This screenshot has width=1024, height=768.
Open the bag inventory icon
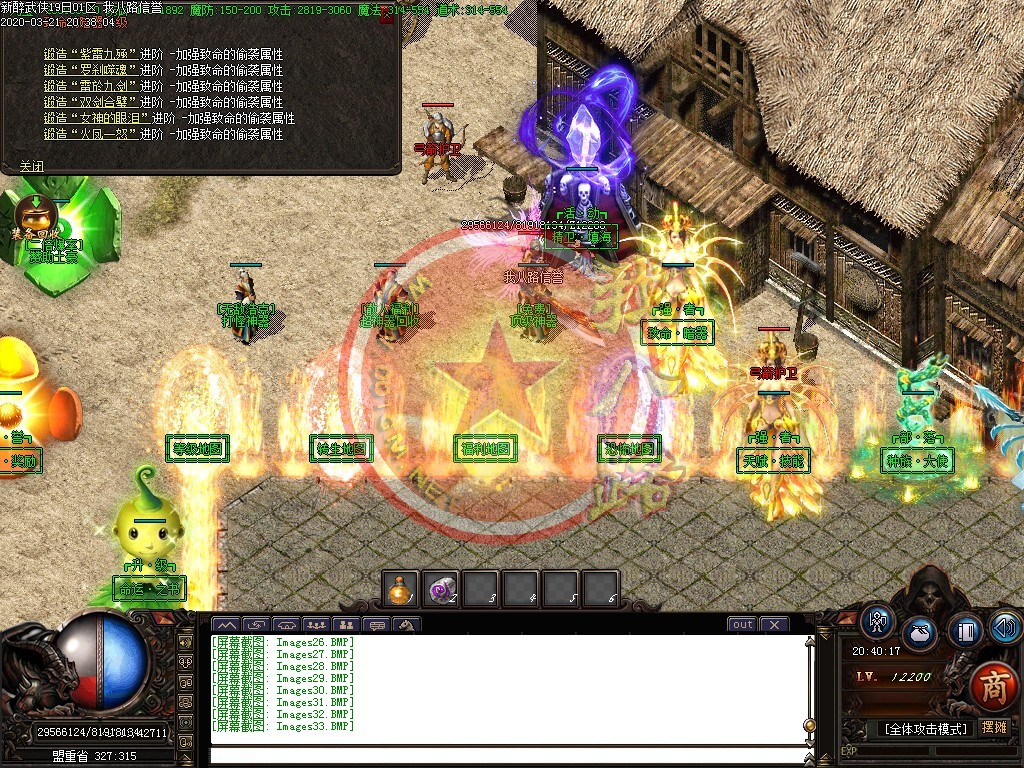(919, 634)
